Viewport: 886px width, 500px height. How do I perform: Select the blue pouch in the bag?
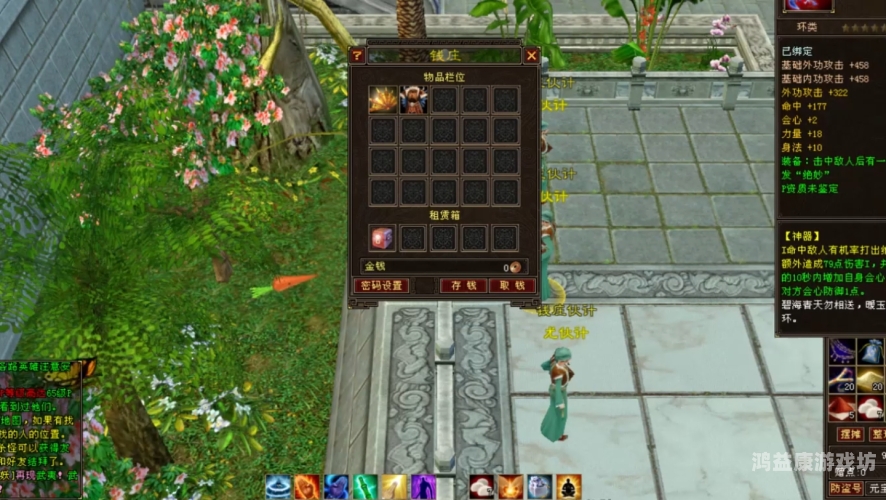click(x=871, y=352)
